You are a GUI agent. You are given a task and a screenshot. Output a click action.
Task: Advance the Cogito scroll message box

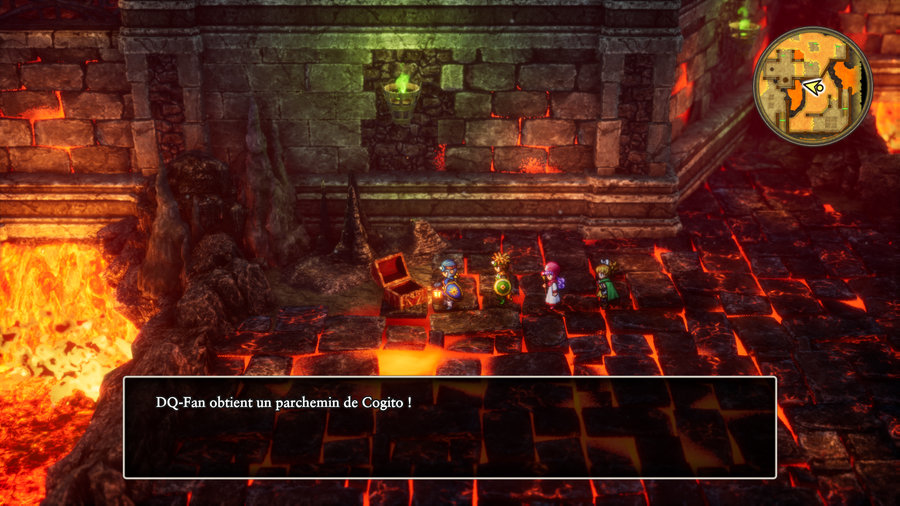coord(449,427)
